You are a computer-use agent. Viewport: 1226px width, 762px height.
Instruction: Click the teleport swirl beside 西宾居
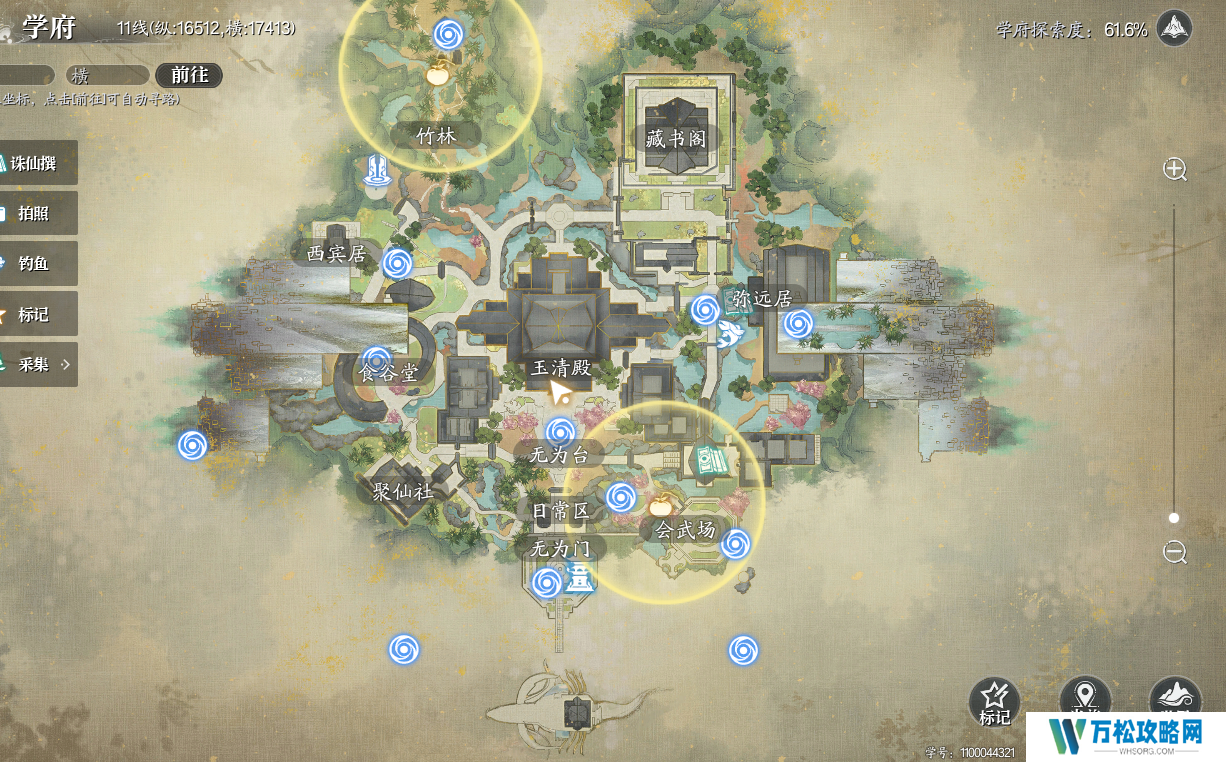(x=398, y=263)
